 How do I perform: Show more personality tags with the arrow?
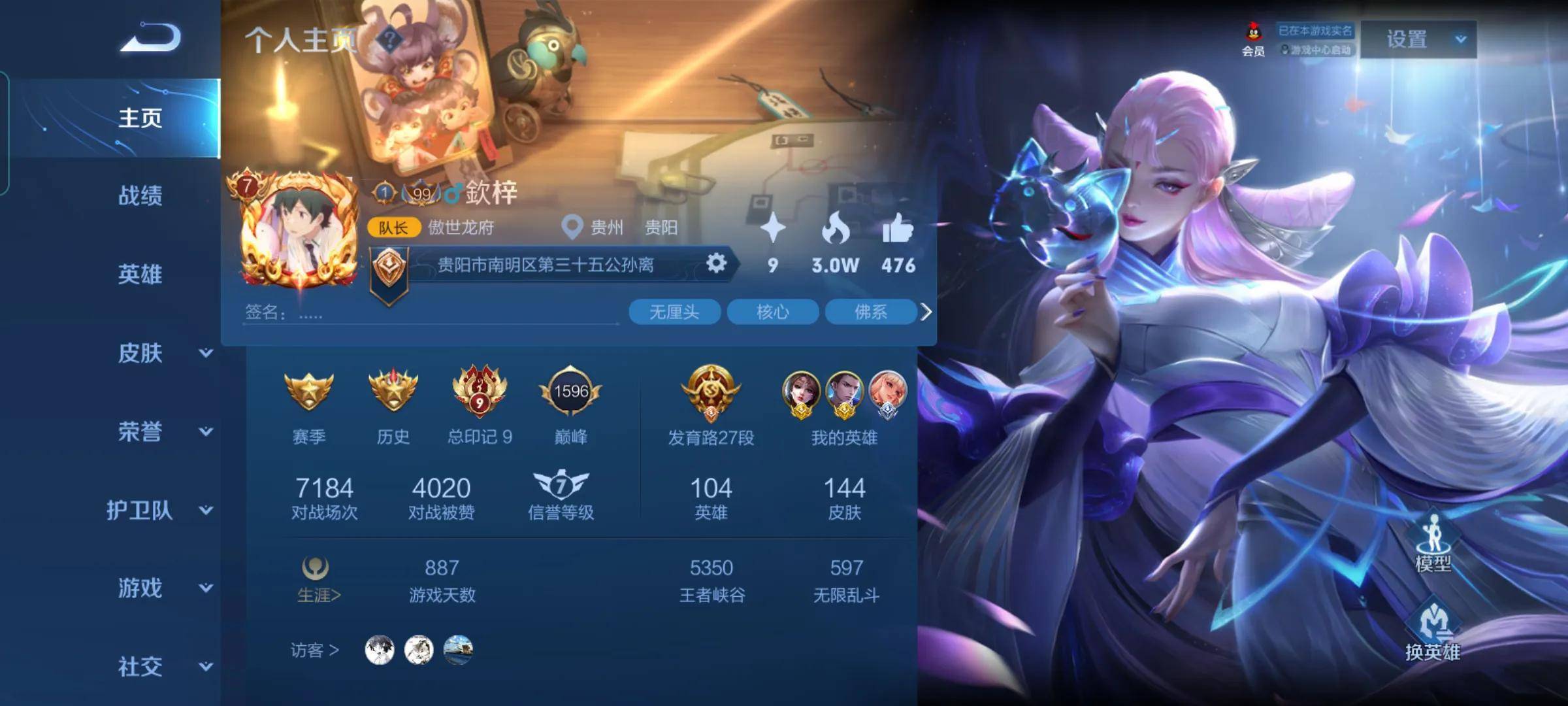926,312
